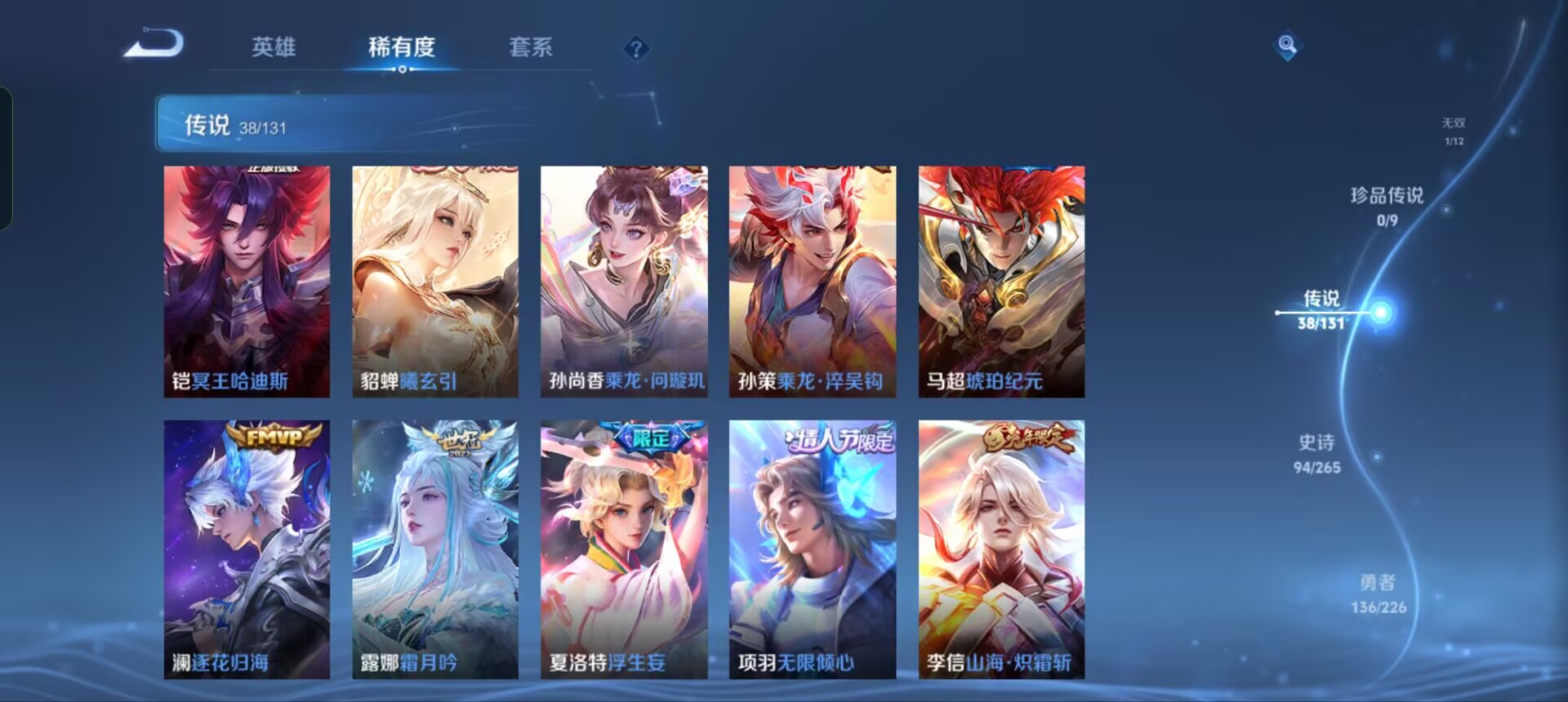The image size is (1568, 702).
Task: Click the 传说 38/131 section header
Action: (237, 125)
